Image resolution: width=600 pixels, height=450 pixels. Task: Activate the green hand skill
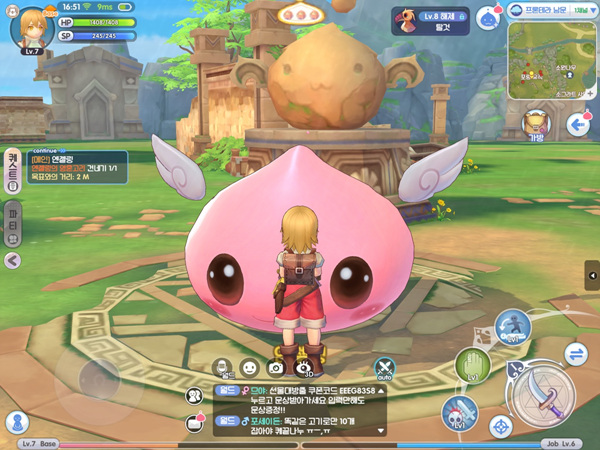(472, 364)
